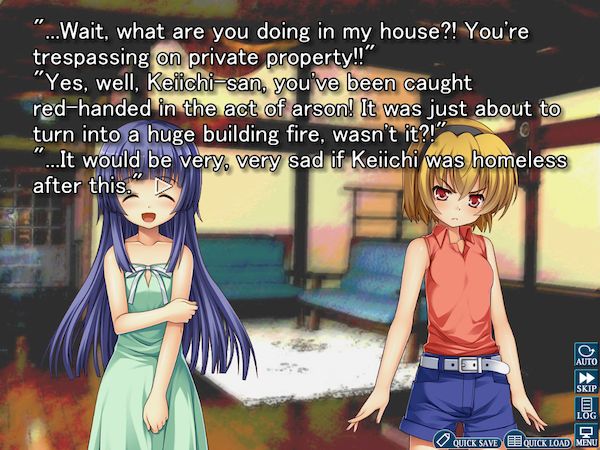Open the game Menu
The width and height of the screenshot is (600, 450).
pos(586,436)
